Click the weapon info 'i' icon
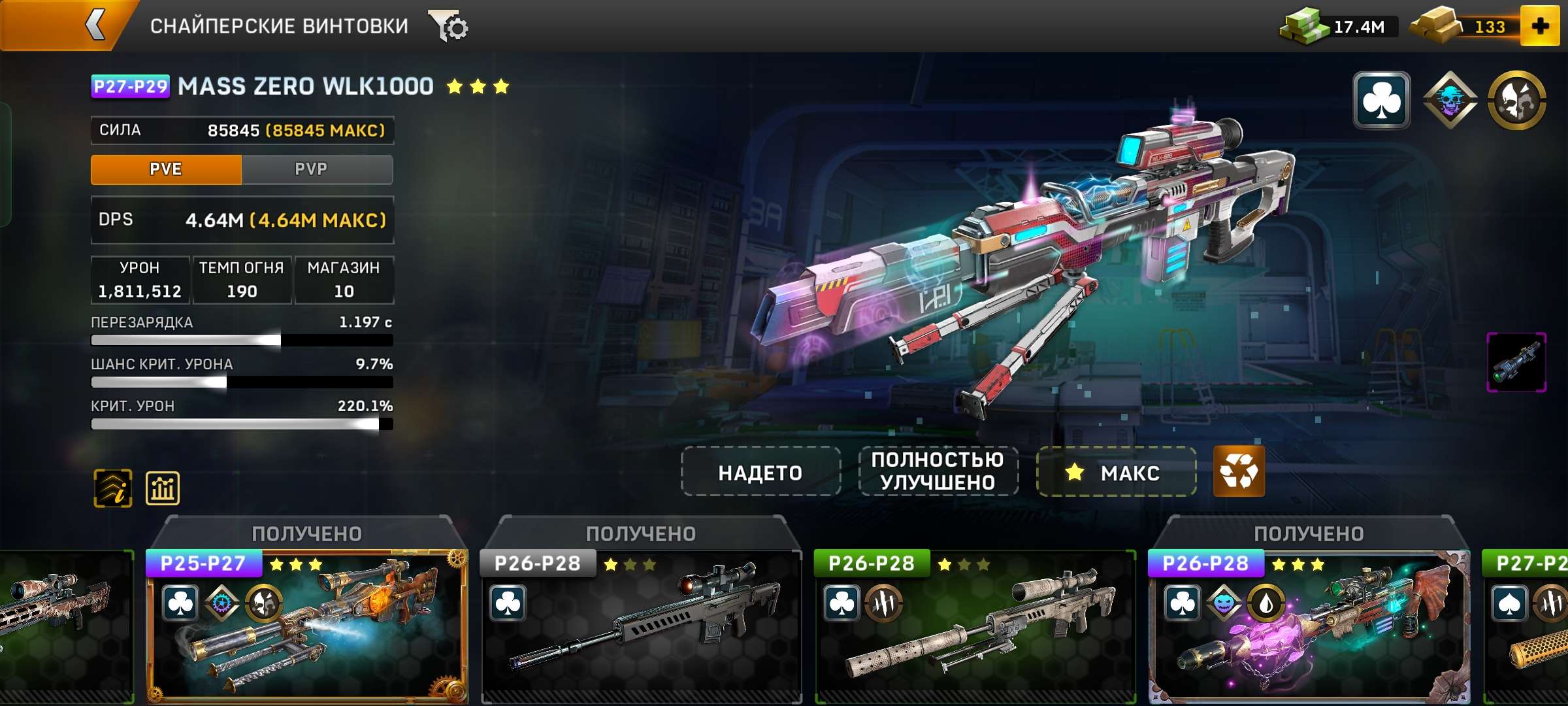 [112, 487]
